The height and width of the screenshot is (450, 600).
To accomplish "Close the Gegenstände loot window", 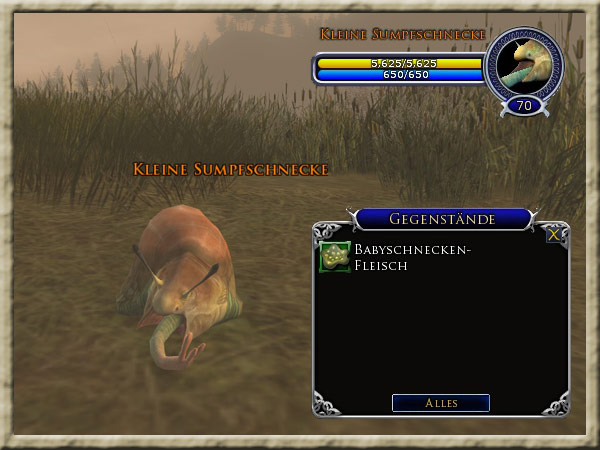I will (x=553, y=235).
